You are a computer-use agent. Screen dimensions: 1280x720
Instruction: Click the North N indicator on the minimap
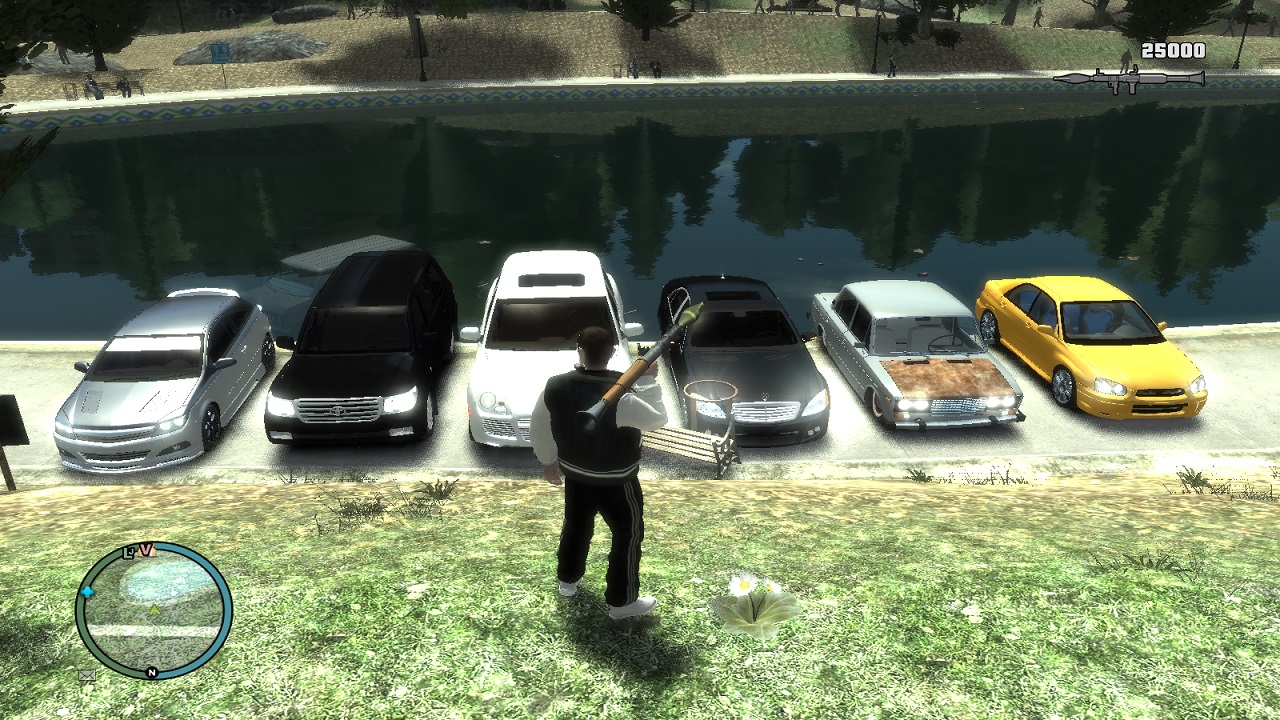pos(152,673)
